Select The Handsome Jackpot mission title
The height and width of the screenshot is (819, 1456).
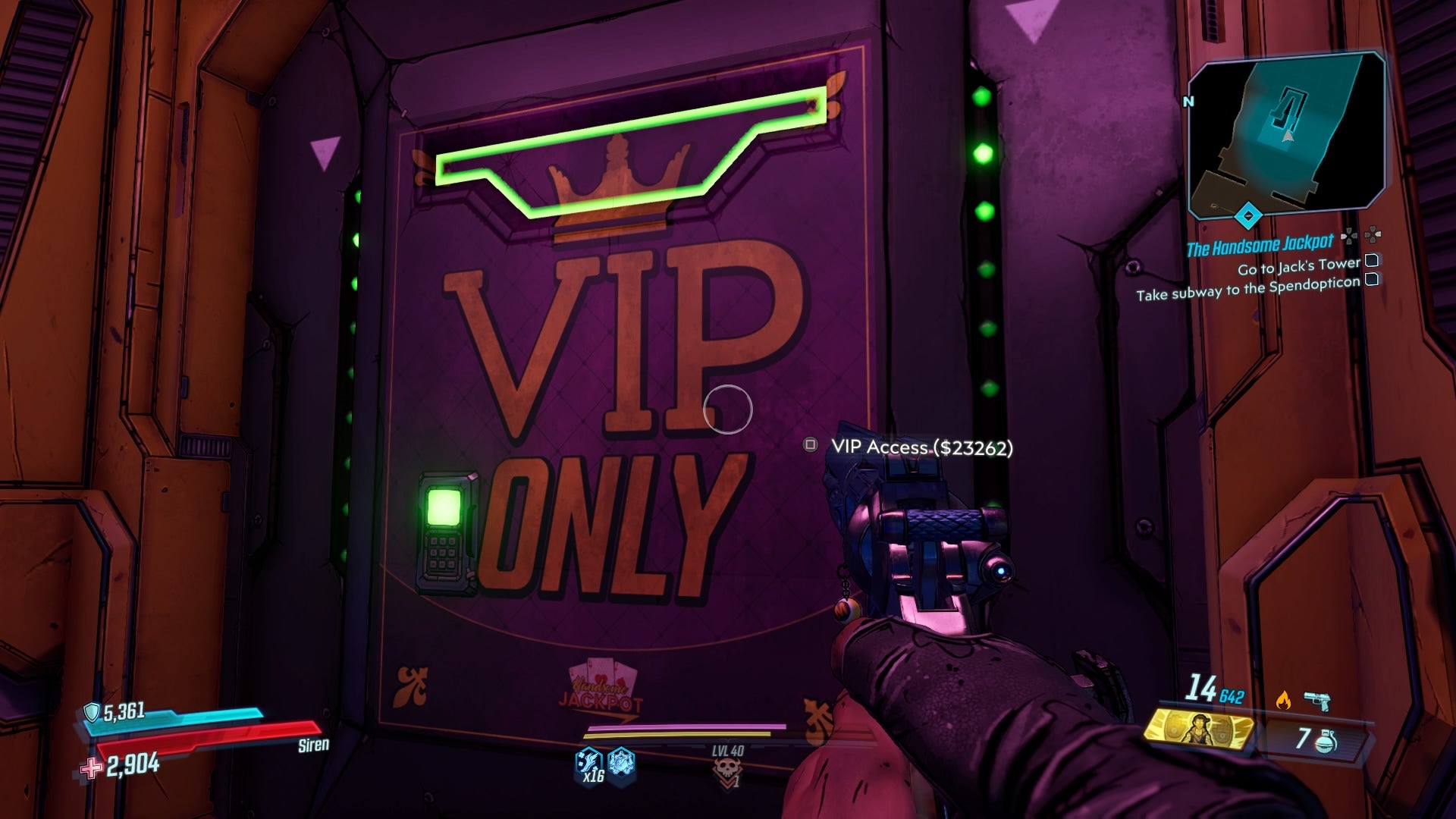click(1260, 244)
